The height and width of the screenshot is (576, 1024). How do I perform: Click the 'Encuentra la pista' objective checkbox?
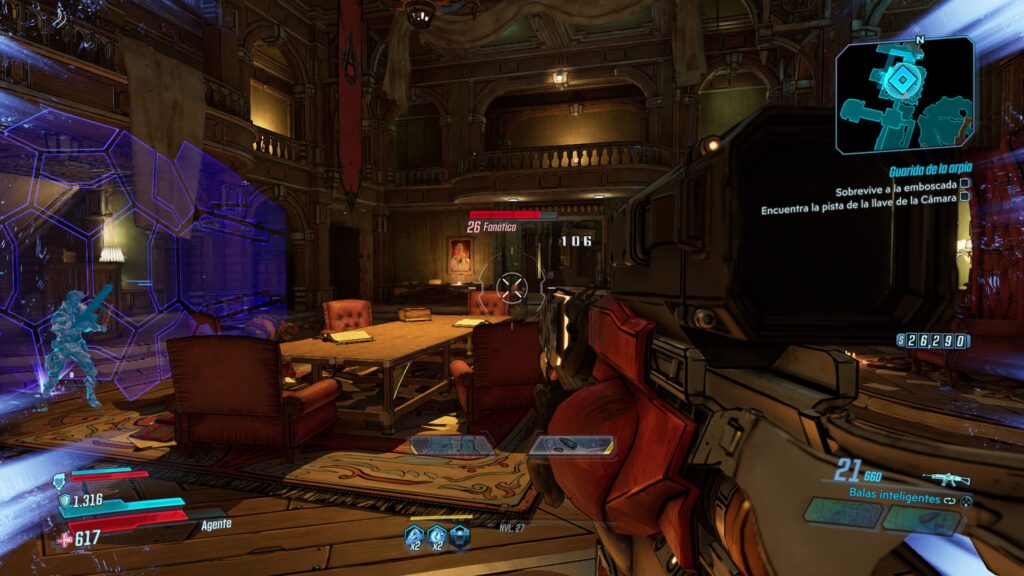coord(965,197)
